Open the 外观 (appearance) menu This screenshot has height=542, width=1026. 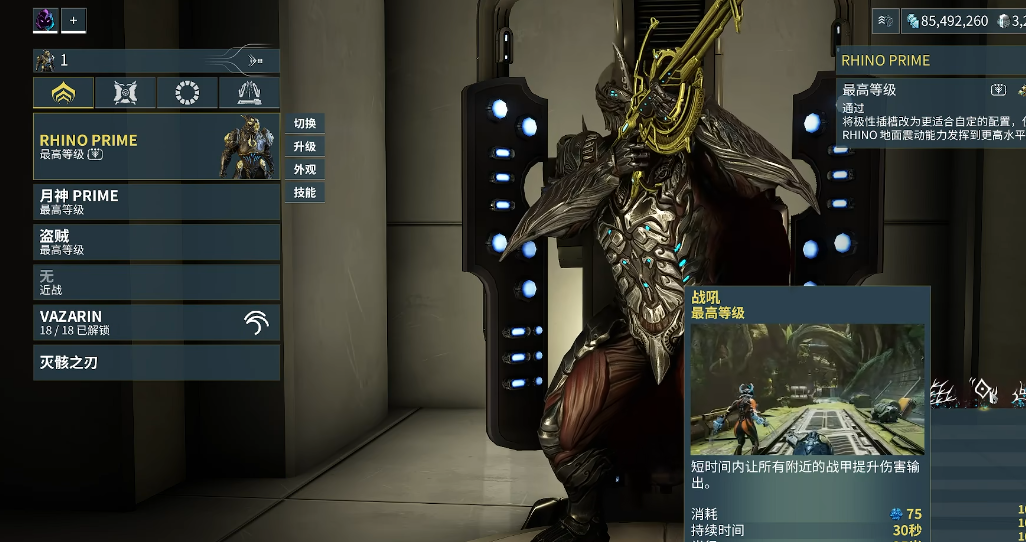[x=305, y=170]
